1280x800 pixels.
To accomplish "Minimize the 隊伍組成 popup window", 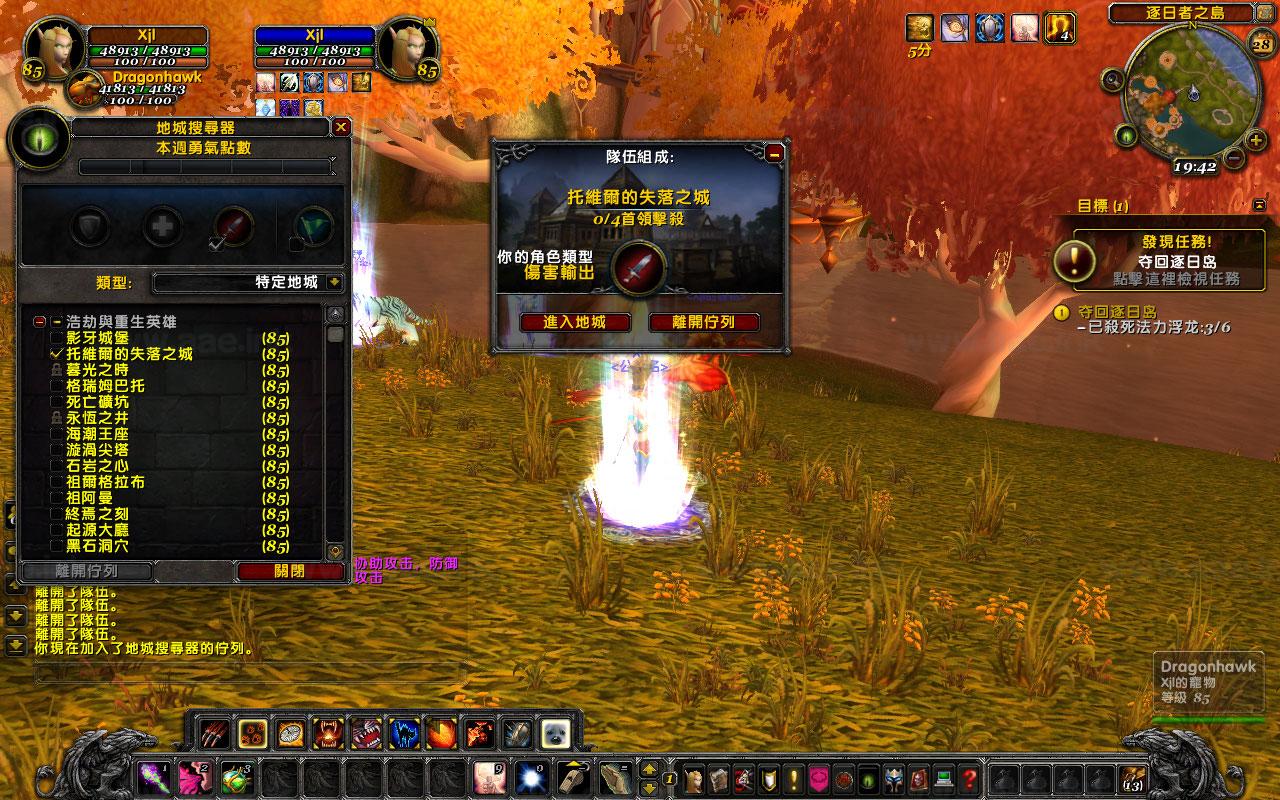I will click(x=774, y=154).
